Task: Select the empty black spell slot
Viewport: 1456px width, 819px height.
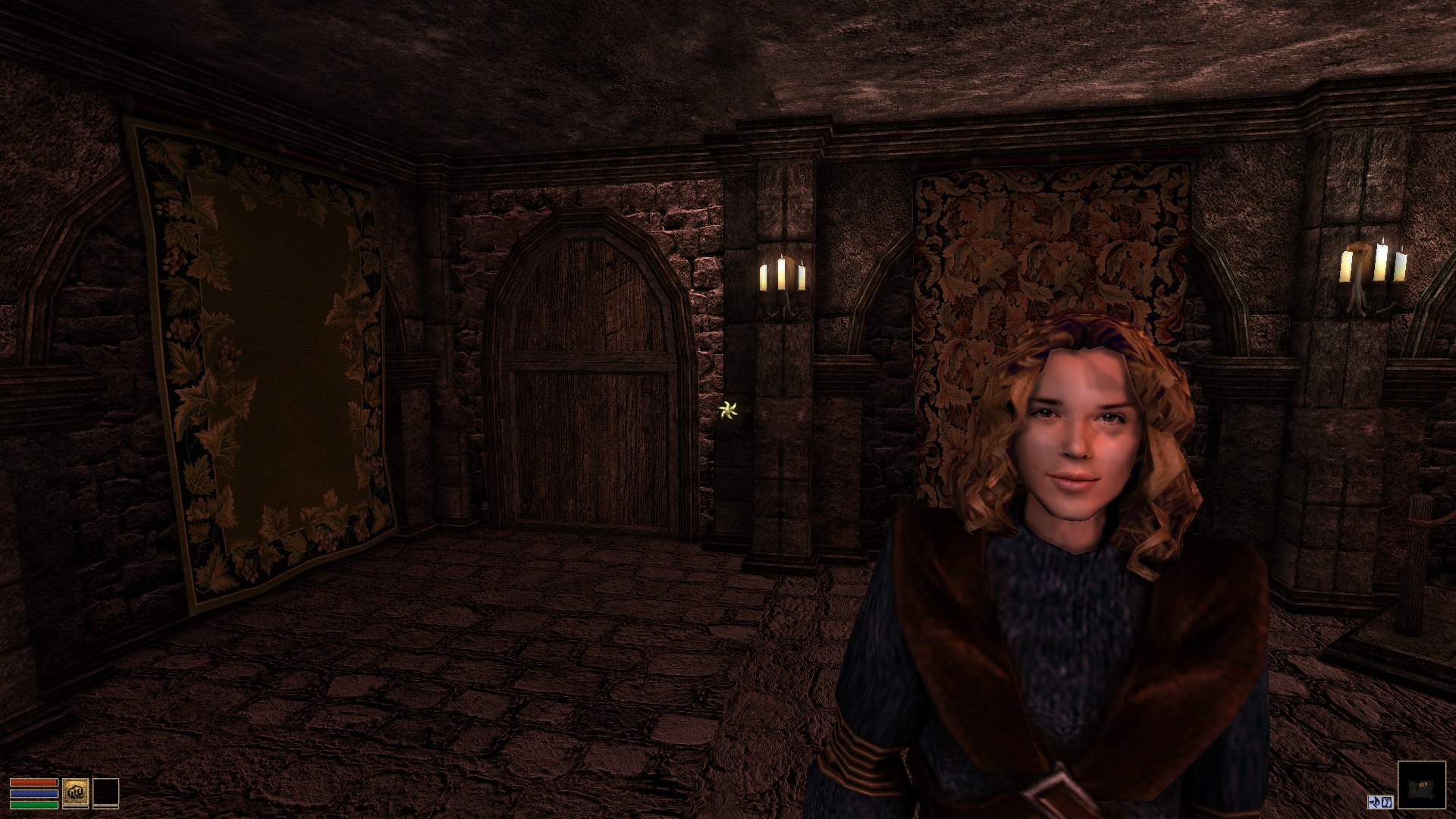Action: point(105,791)
